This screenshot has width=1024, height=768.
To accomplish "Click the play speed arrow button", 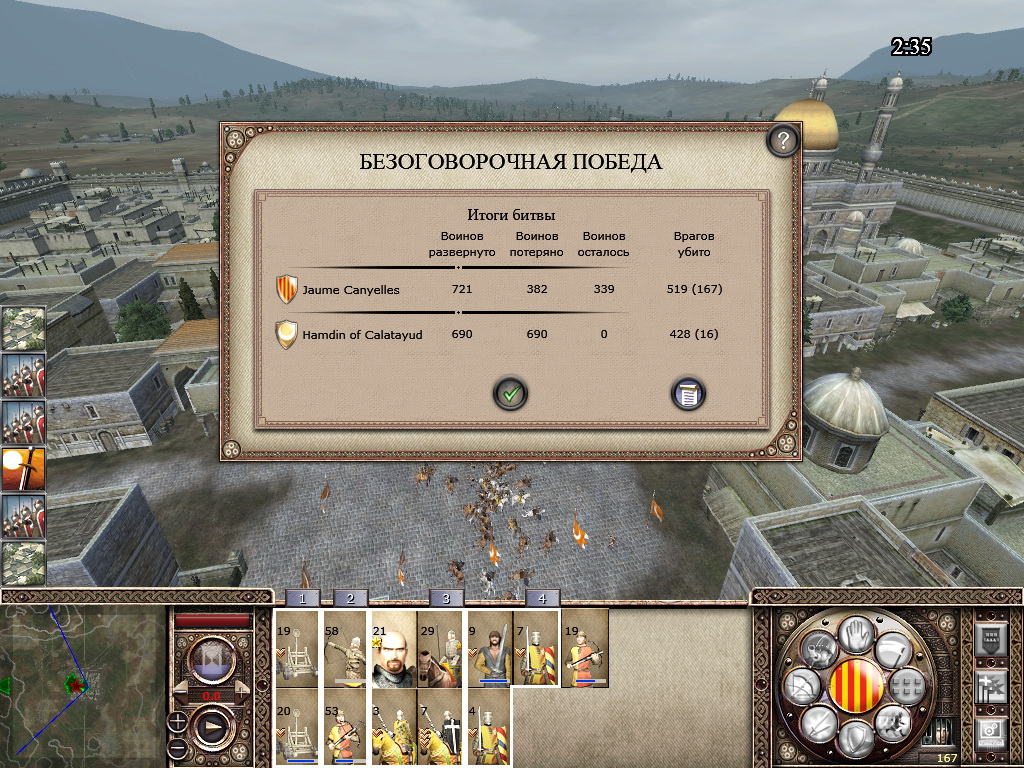I will tap(212, 727).
